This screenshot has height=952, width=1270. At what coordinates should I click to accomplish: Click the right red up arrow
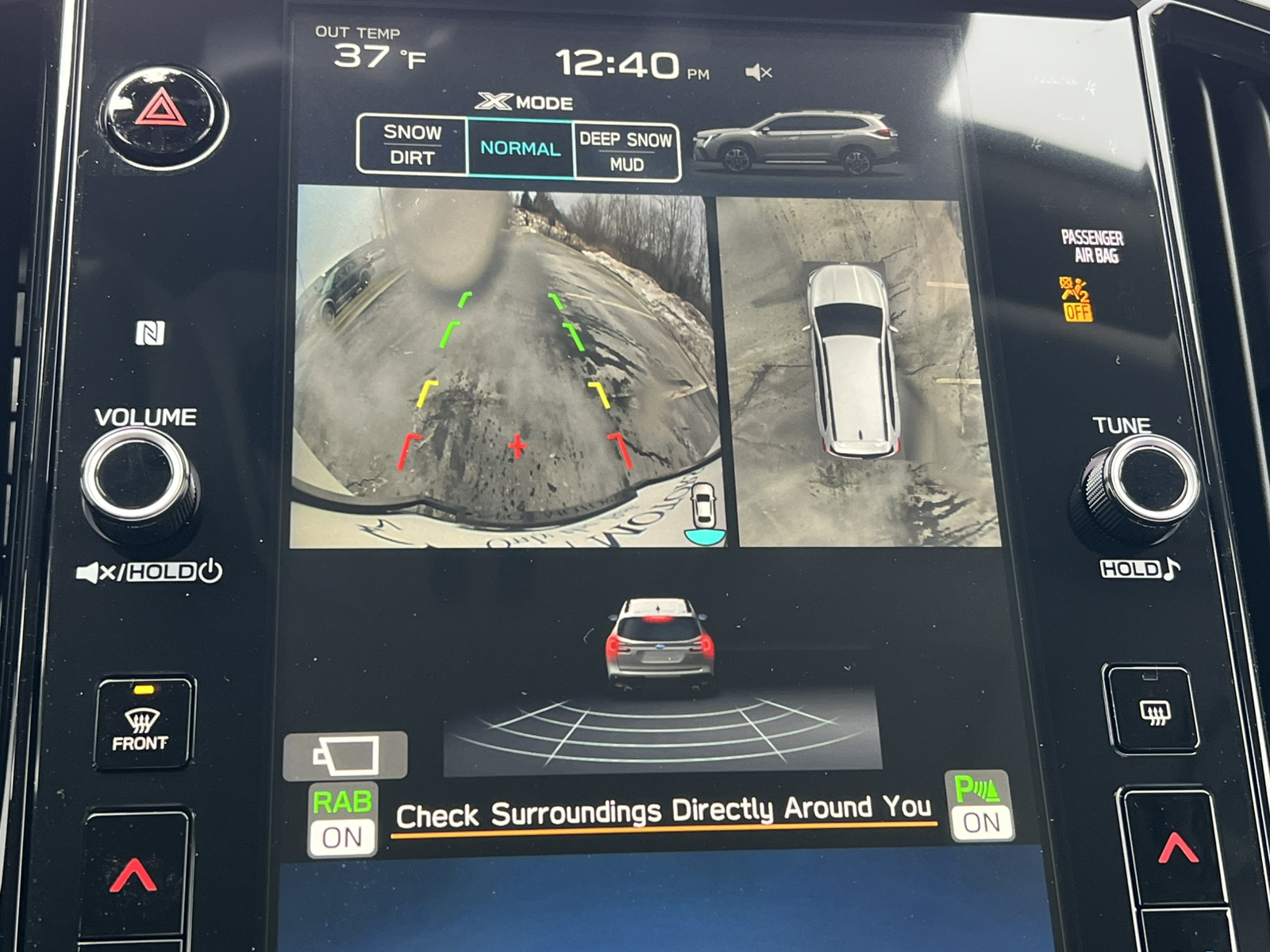coord(1177,849)
